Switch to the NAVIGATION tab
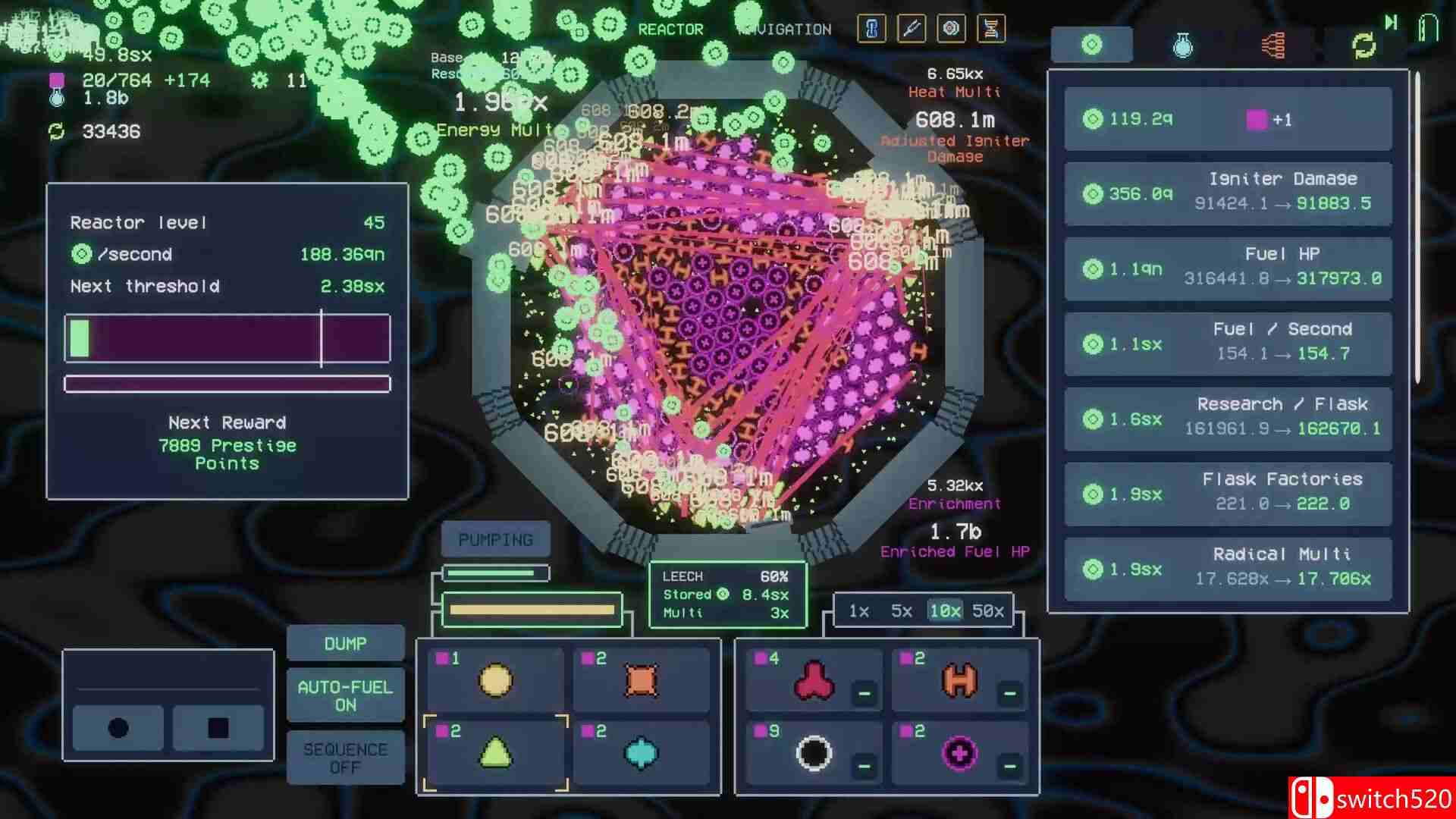1456x819 pixels. [785, 30]
